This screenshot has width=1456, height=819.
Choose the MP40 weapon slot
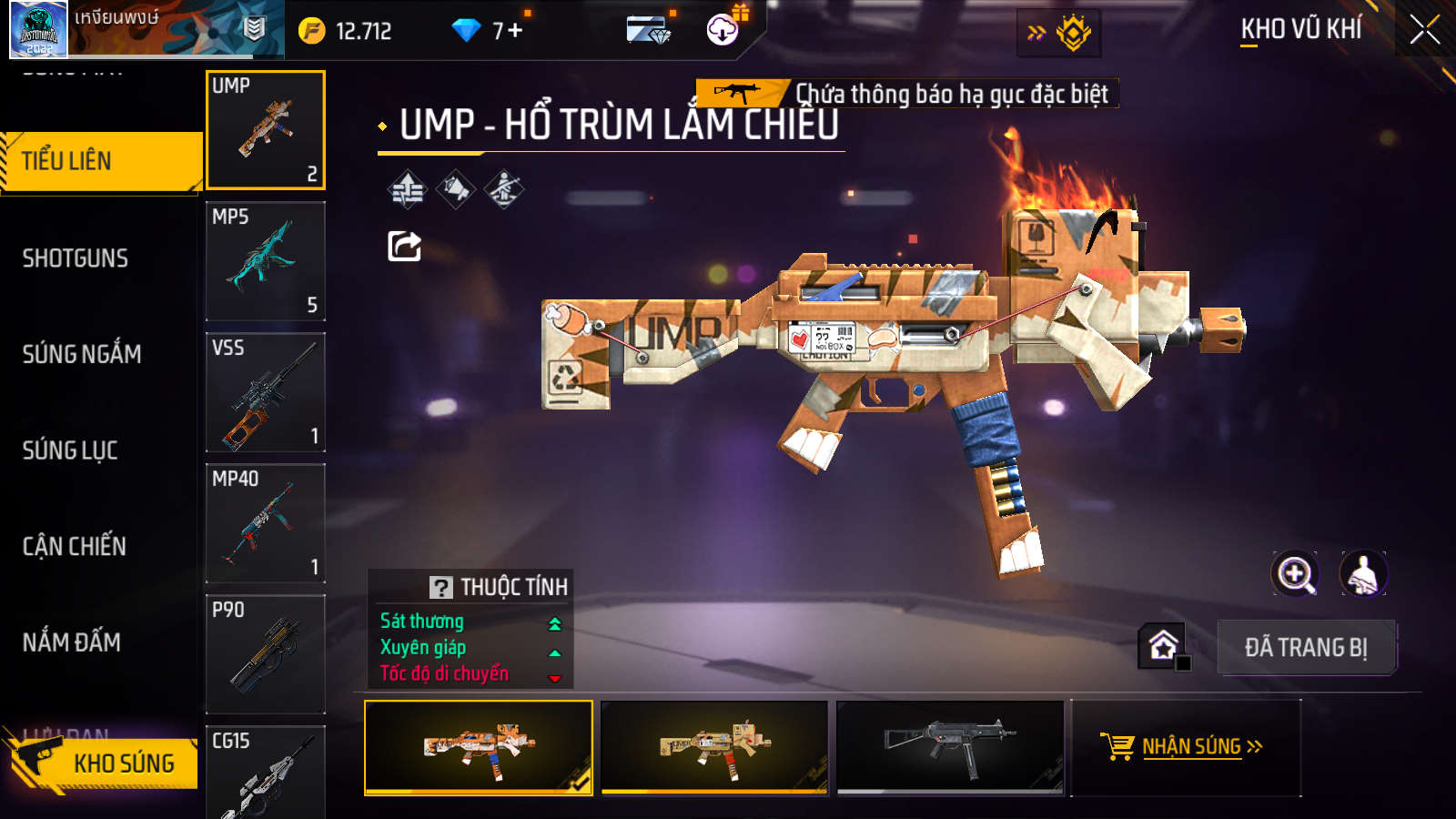[x=265, y=523]
